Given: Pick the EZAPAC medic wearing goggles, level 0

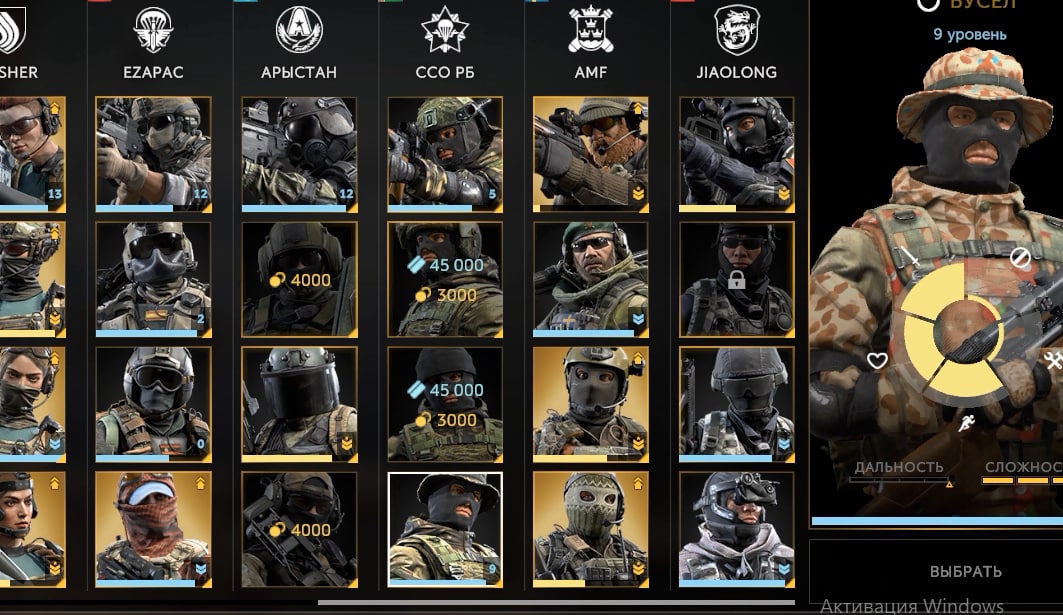Looking at the screenshot, I should (x=153, y=403).
